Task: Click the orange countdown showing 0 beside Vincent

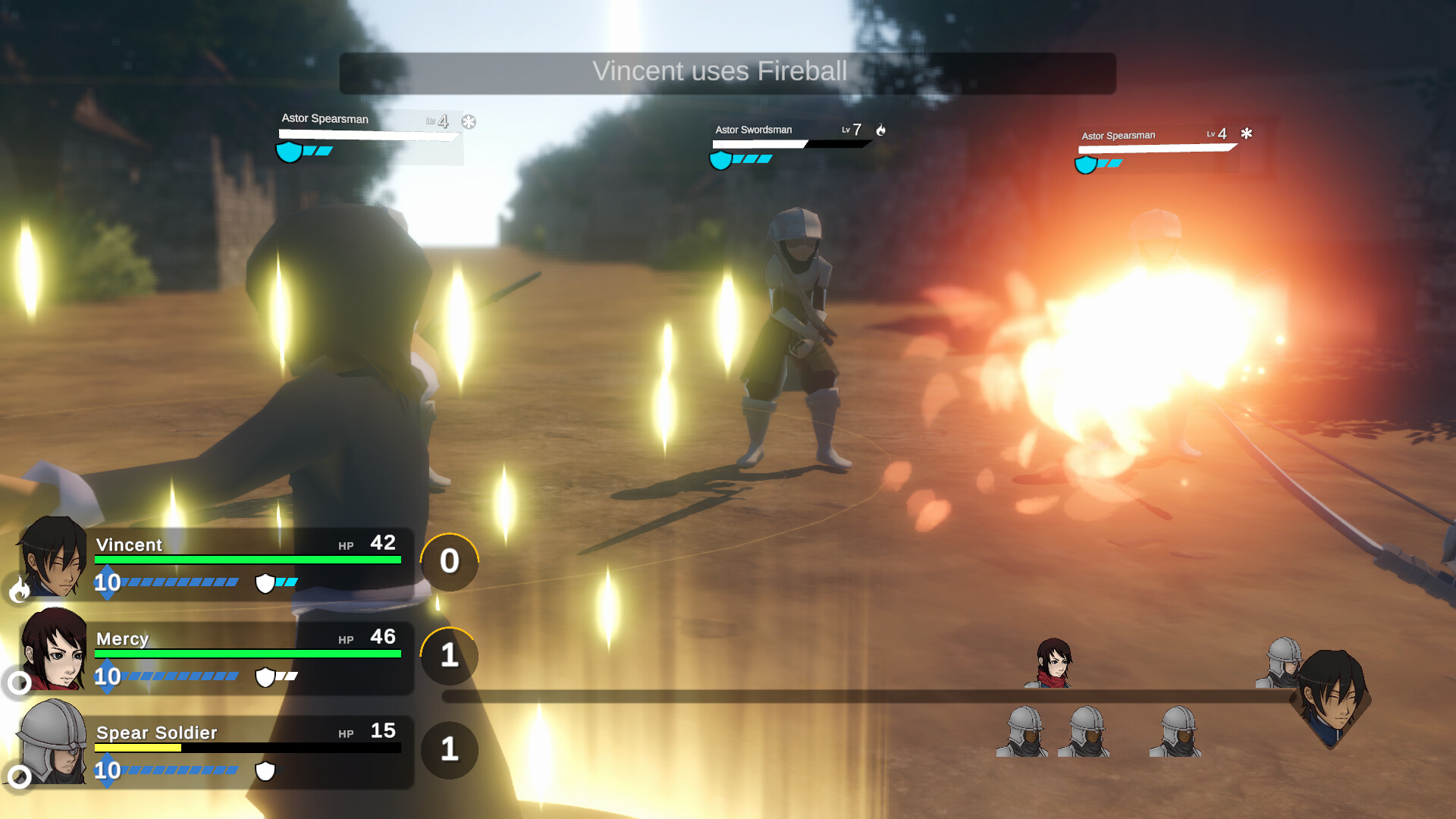Action: coord(449,562)
